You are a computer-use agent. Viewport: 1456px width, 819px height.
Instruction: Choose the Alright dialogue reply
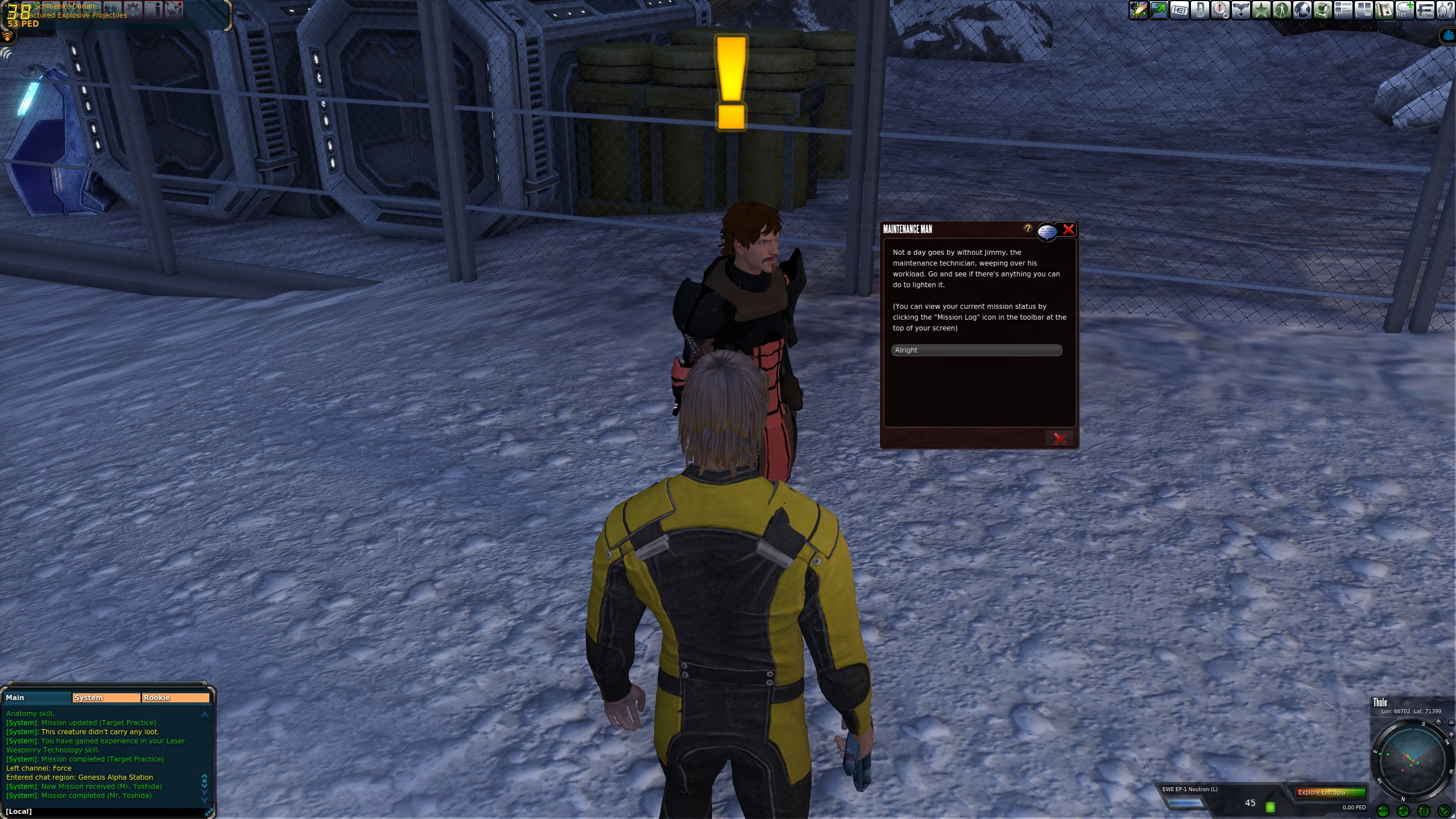(976, 350)
